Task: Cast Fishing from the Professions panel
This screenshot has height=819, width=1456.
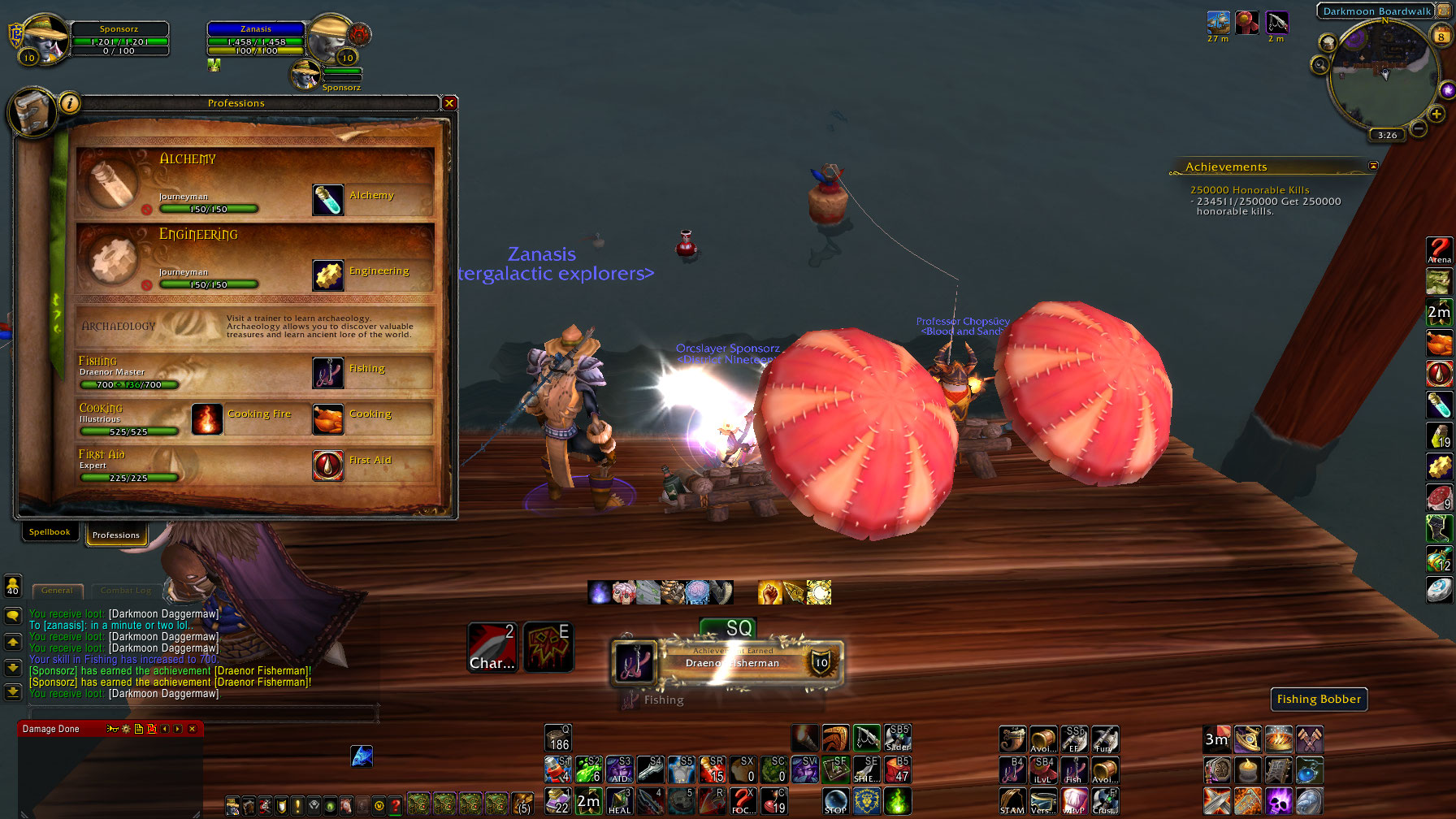Action: [328, 373]
